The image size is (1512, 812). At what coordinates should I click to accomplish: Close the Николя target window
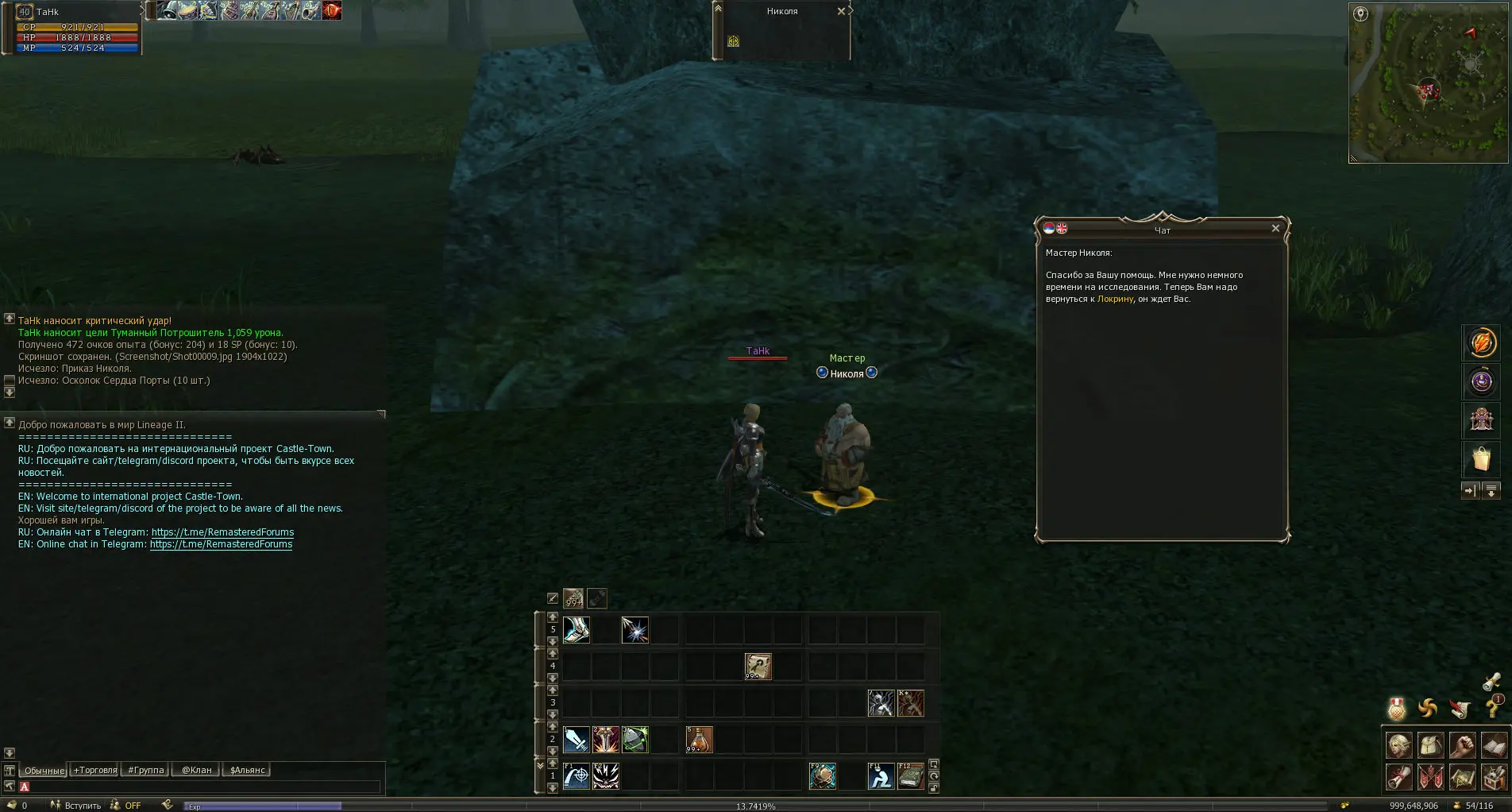[841, 11]
